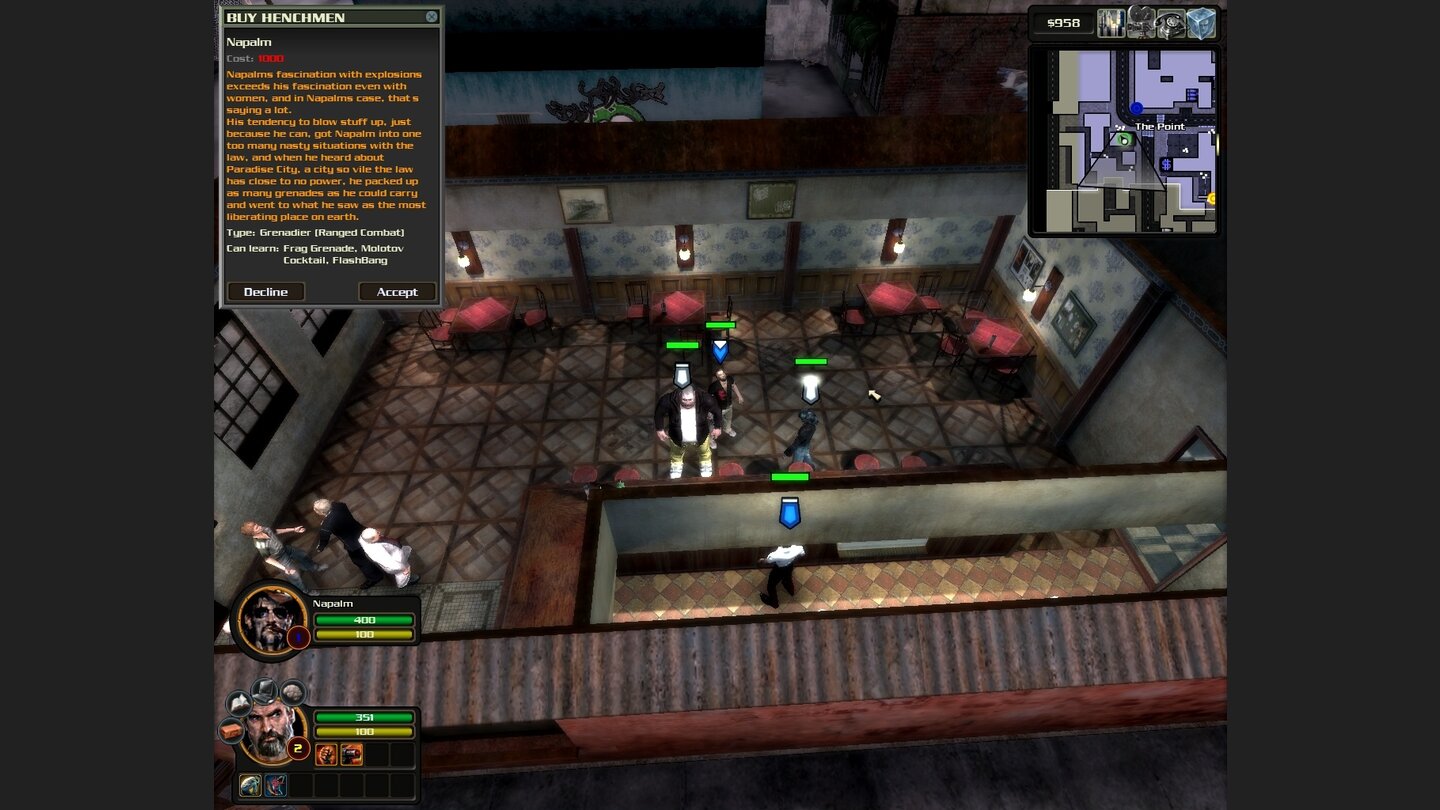Select the movie camera icon on top bar
1440x810 pixels.
point(1140,22)
